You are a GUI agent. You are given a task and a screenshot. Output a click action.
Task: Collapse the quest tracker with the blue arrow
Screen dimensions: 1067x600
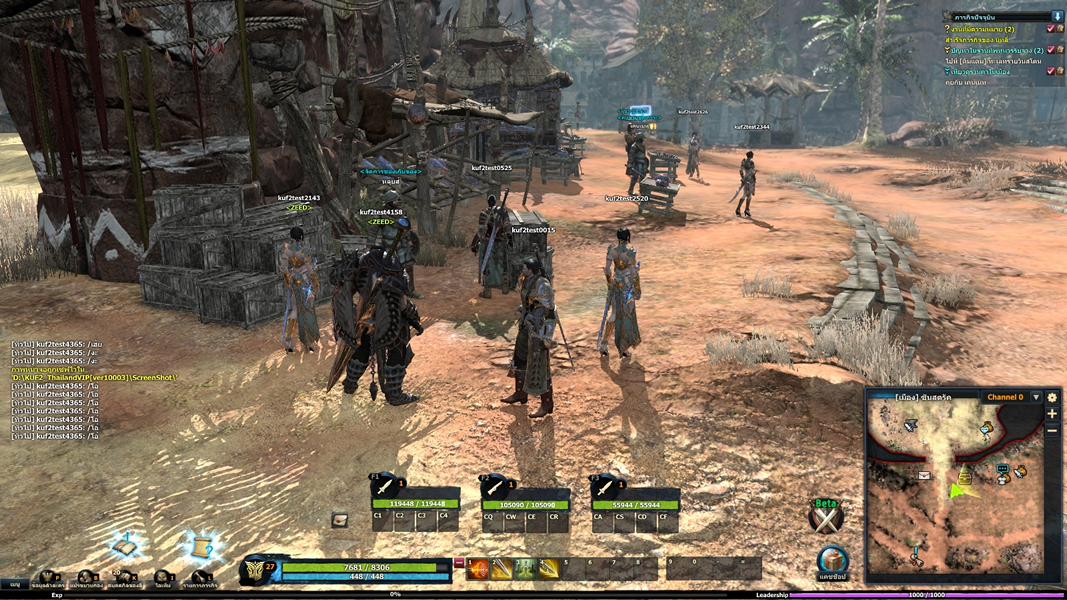click(1058, 16)
